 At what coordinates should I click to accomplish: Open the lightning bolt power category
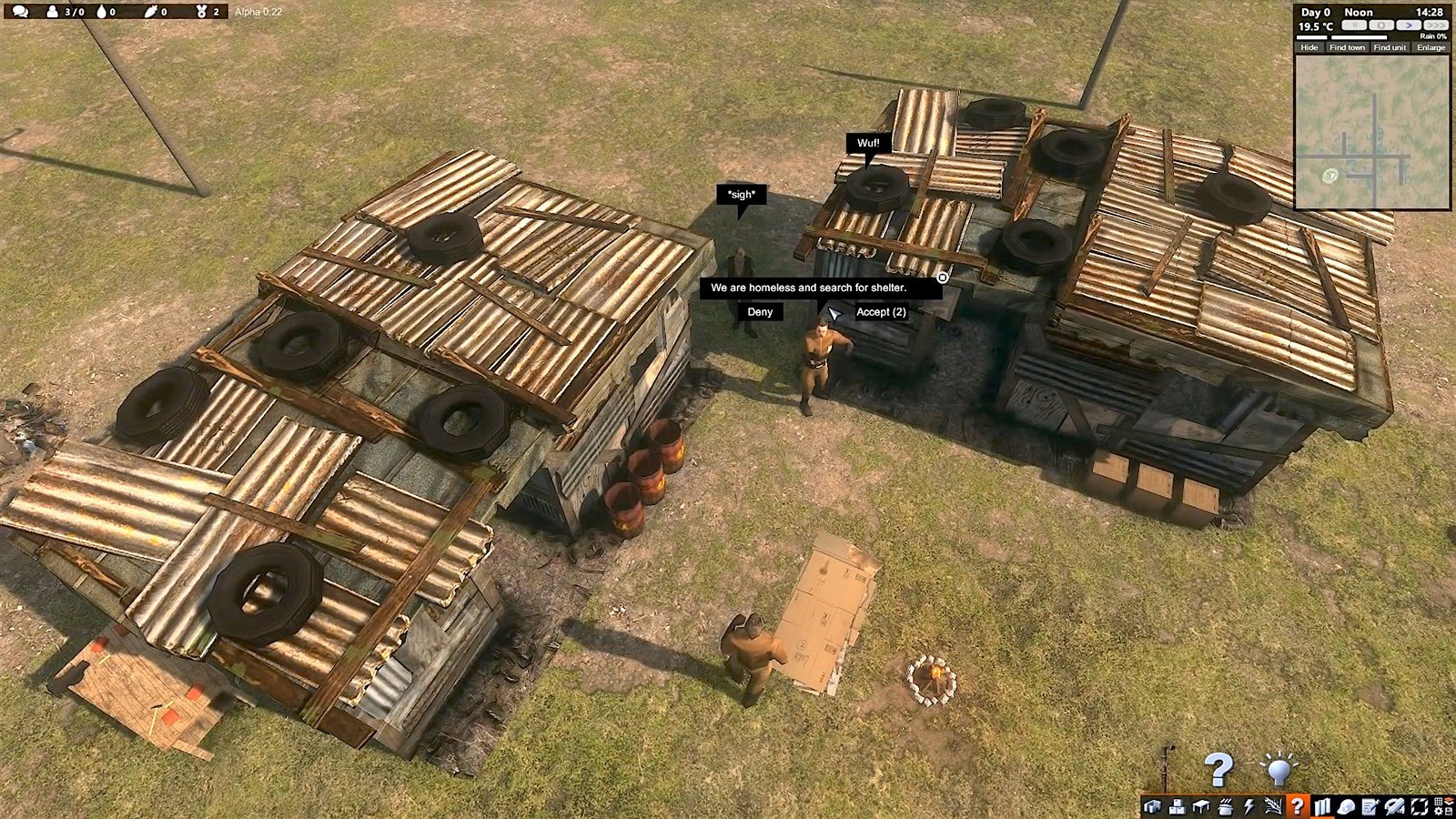pos(1249,806)
